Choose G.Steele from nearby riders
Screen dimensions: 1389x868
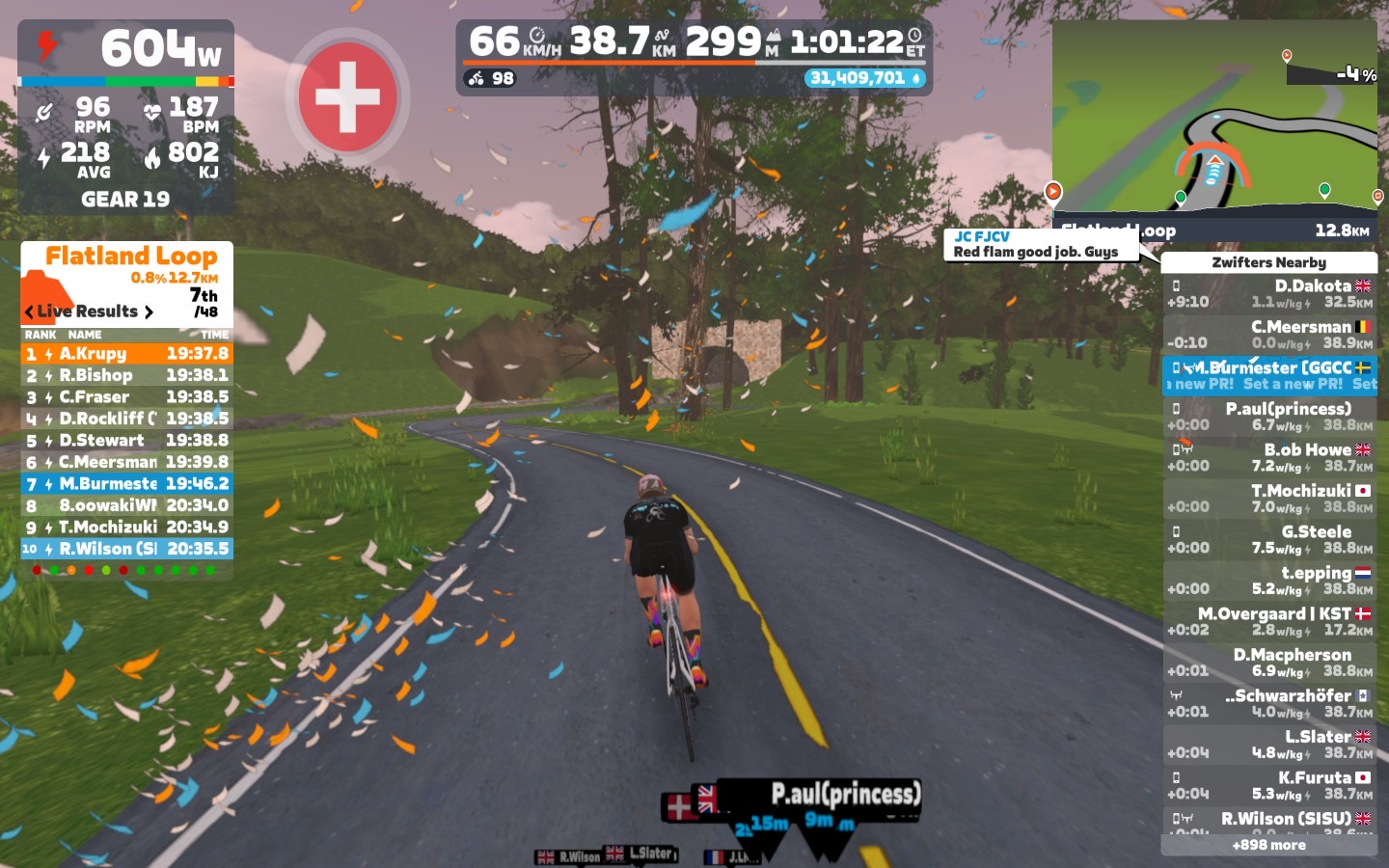pyautogui.click(x=1268, y=539)
